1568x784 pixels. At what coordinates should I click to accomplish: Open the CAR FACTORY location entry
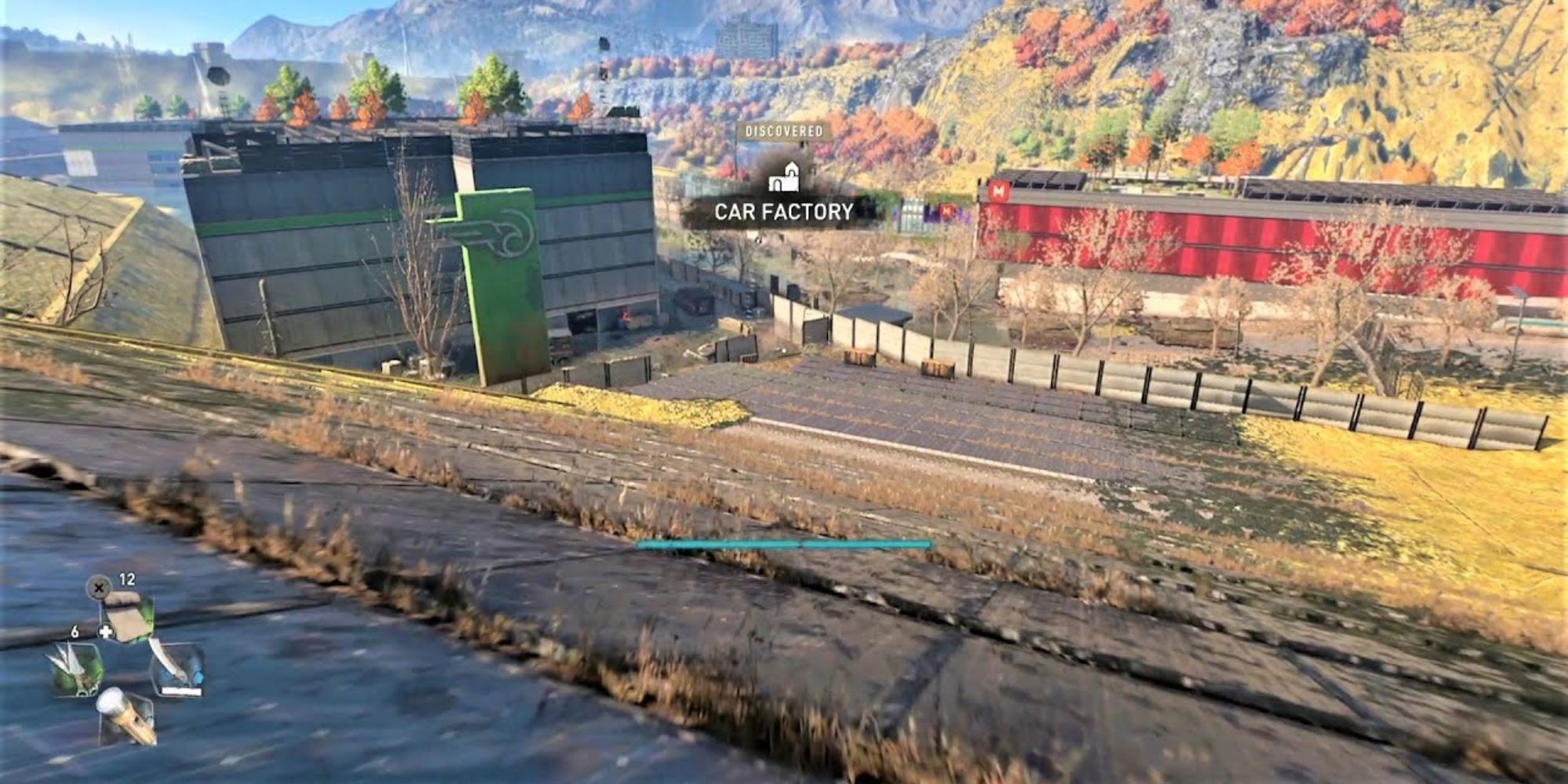pos(783,210)
